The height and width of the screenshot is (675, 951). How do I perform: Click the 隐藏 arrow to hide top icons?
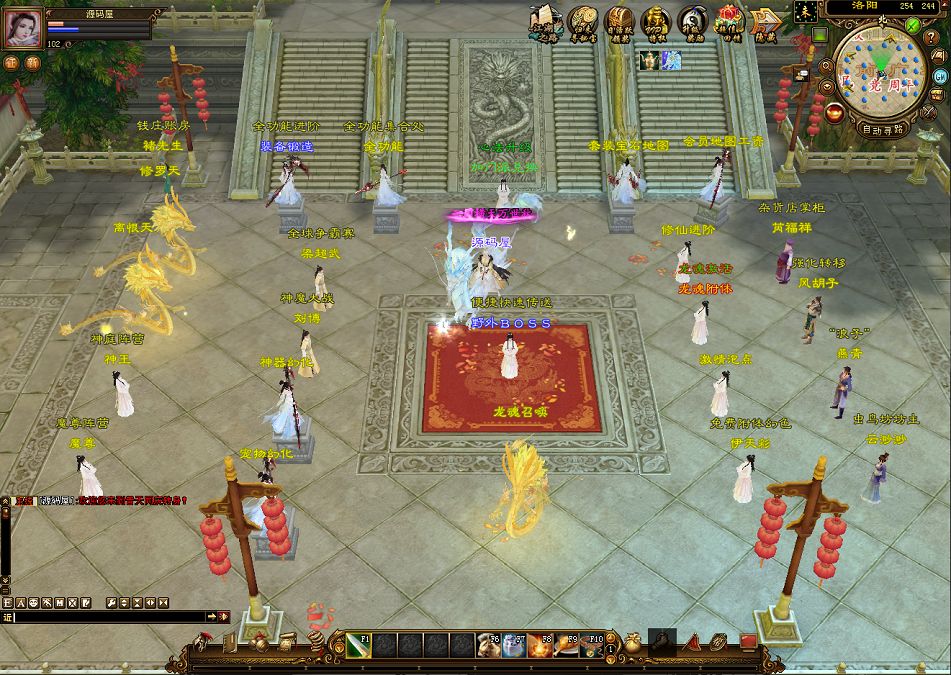pos(765,22)
